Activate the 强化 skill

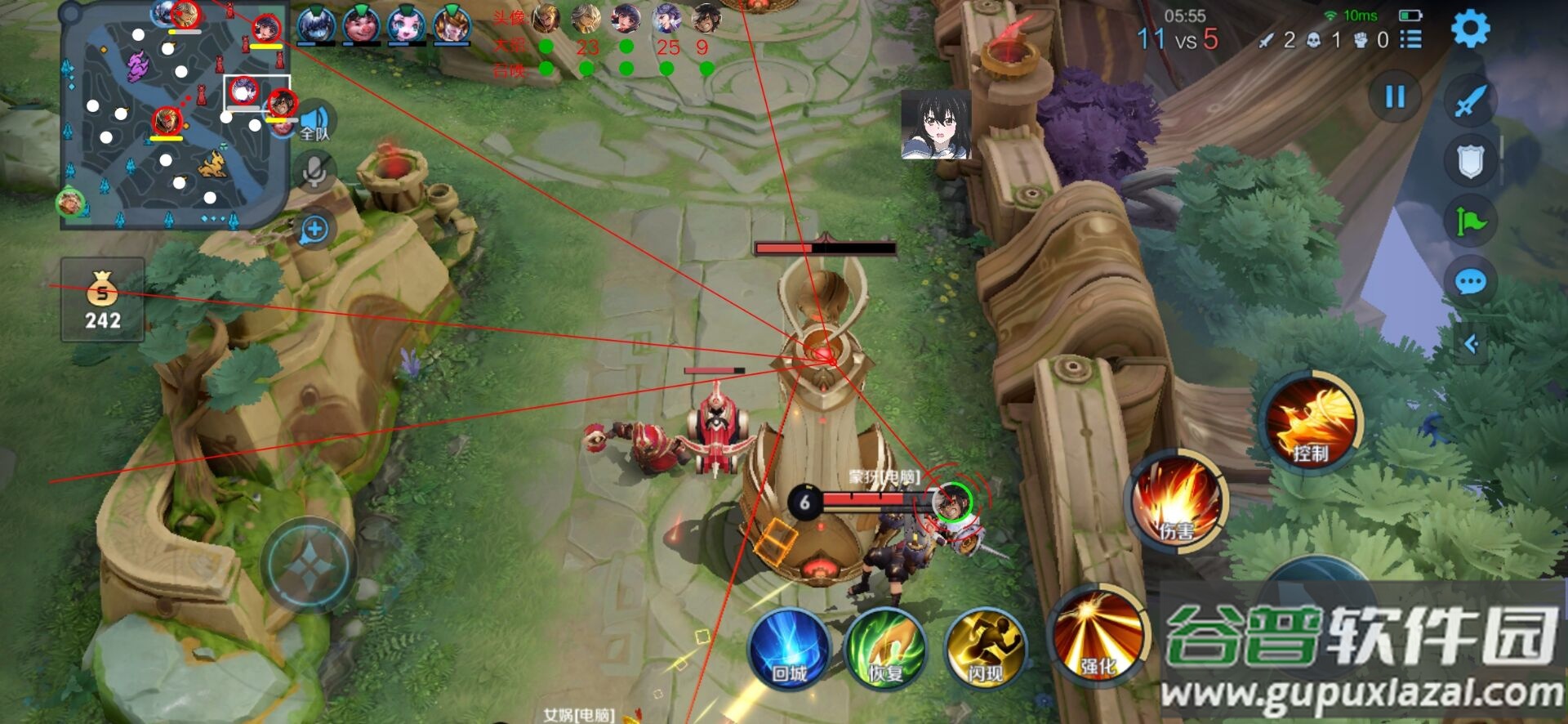tap(1098, 637)
